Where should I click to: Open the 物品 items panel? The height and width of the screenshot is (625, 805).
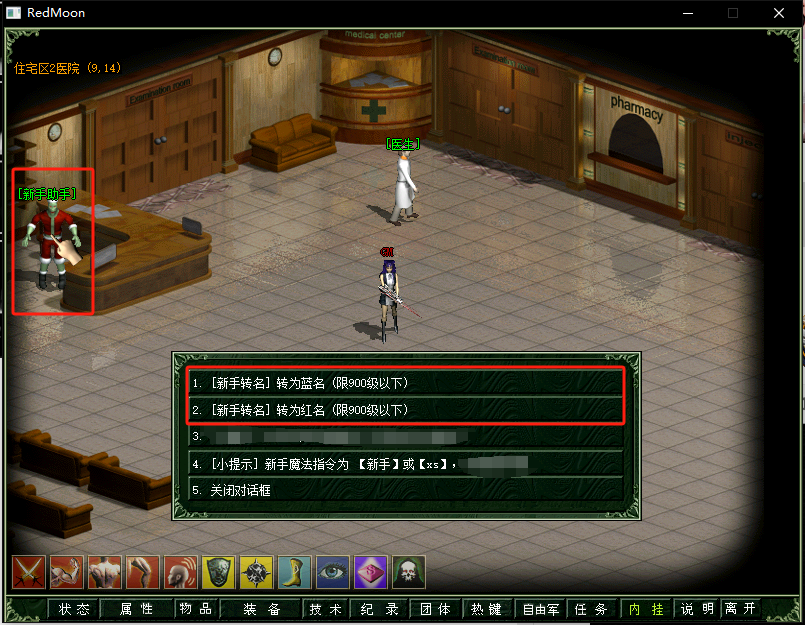pyautogui.click(x=196, y=609)
